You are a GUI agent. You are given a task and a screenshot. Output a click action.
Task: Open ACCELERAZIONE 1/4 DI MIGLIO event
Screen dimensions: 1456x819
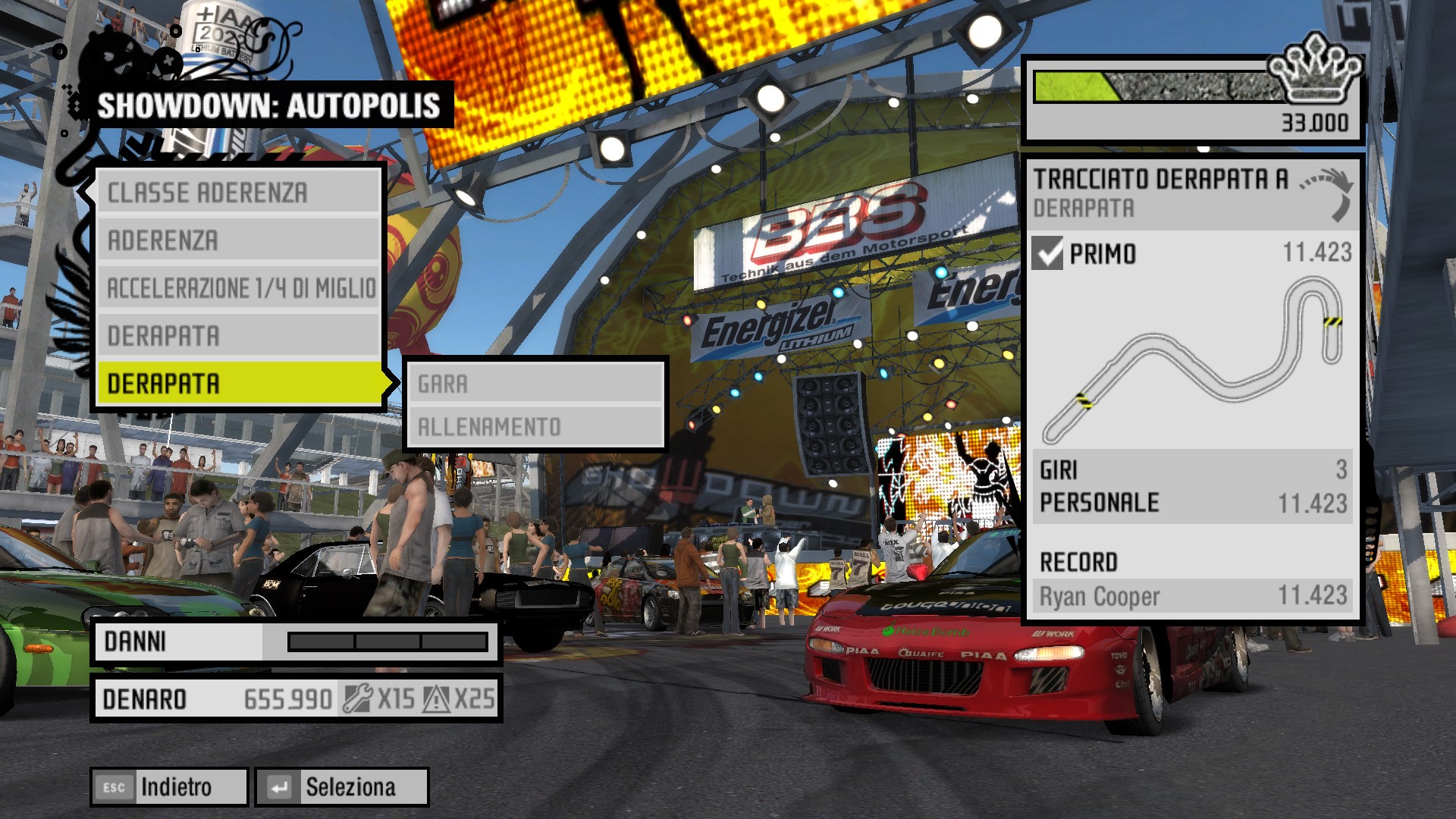tap(238, 288)
